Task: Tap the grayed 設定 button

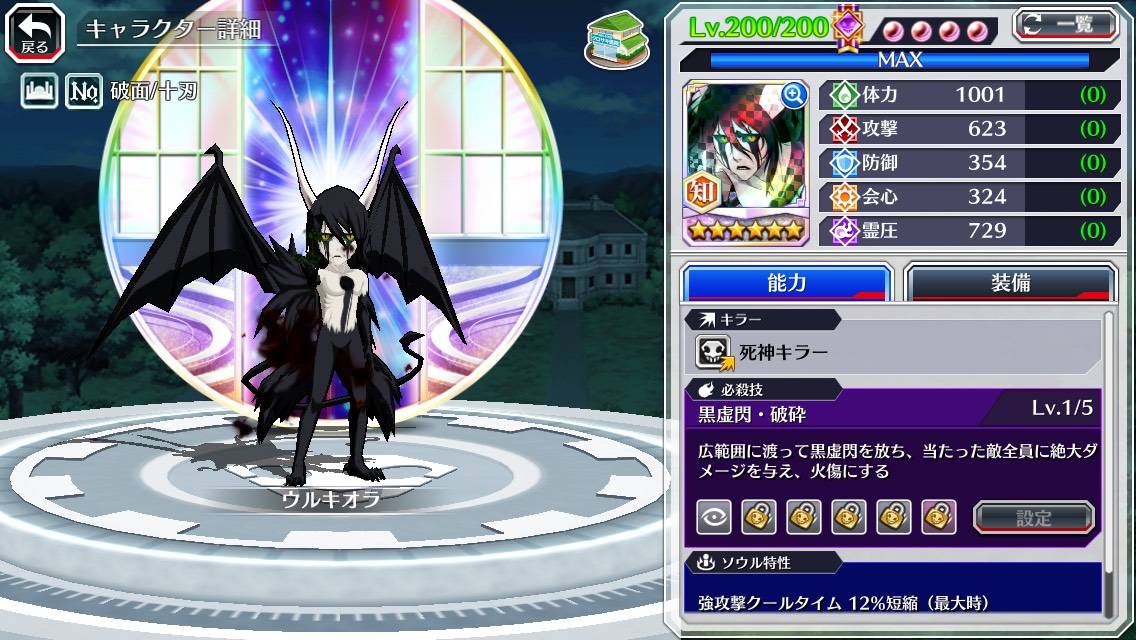Action: click(x=1034, y=517)
